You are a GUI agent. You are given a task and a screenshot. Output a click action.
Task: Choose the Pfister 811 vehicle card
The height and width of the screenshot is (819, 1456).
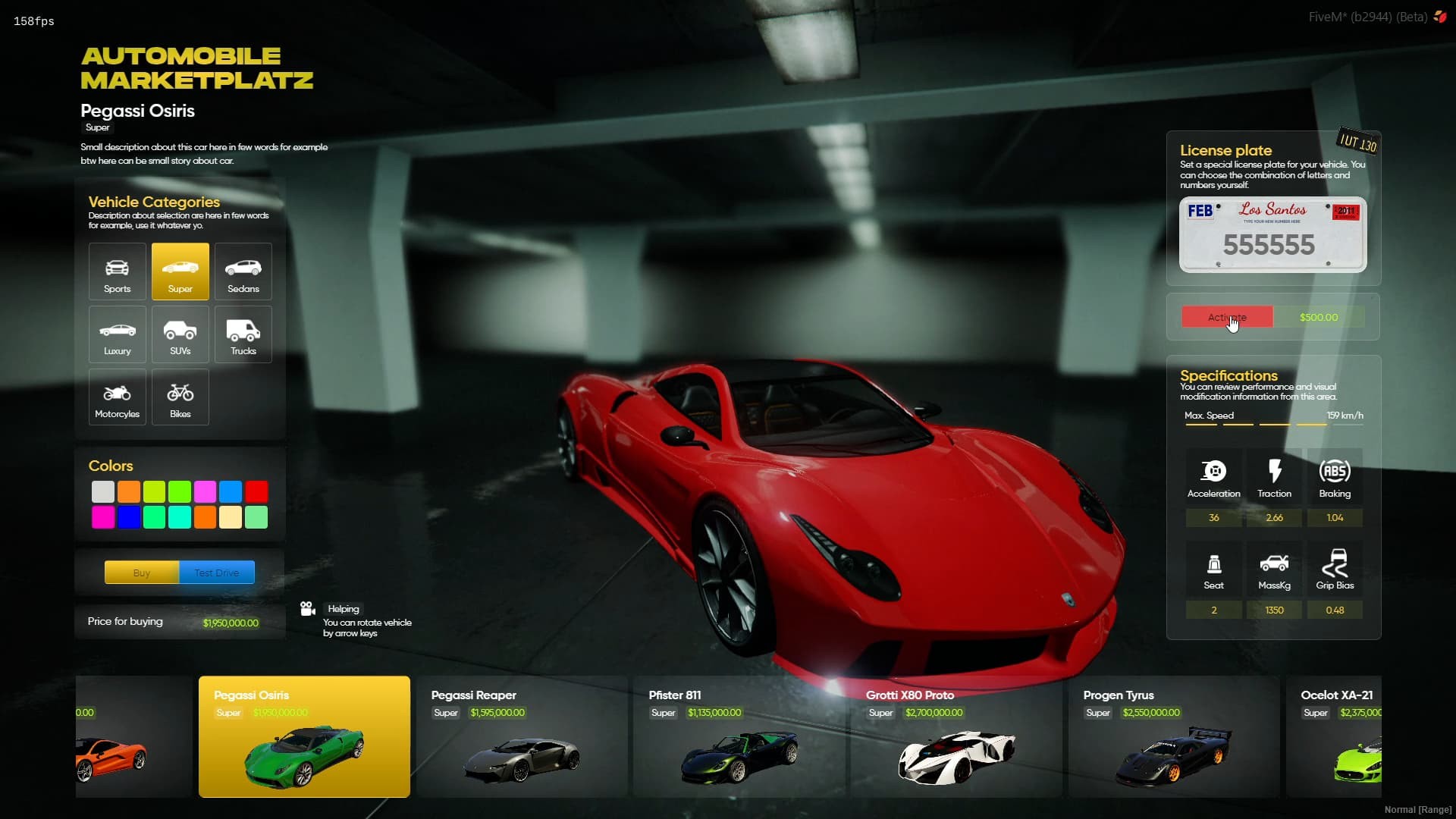click(x=739, y=736)
